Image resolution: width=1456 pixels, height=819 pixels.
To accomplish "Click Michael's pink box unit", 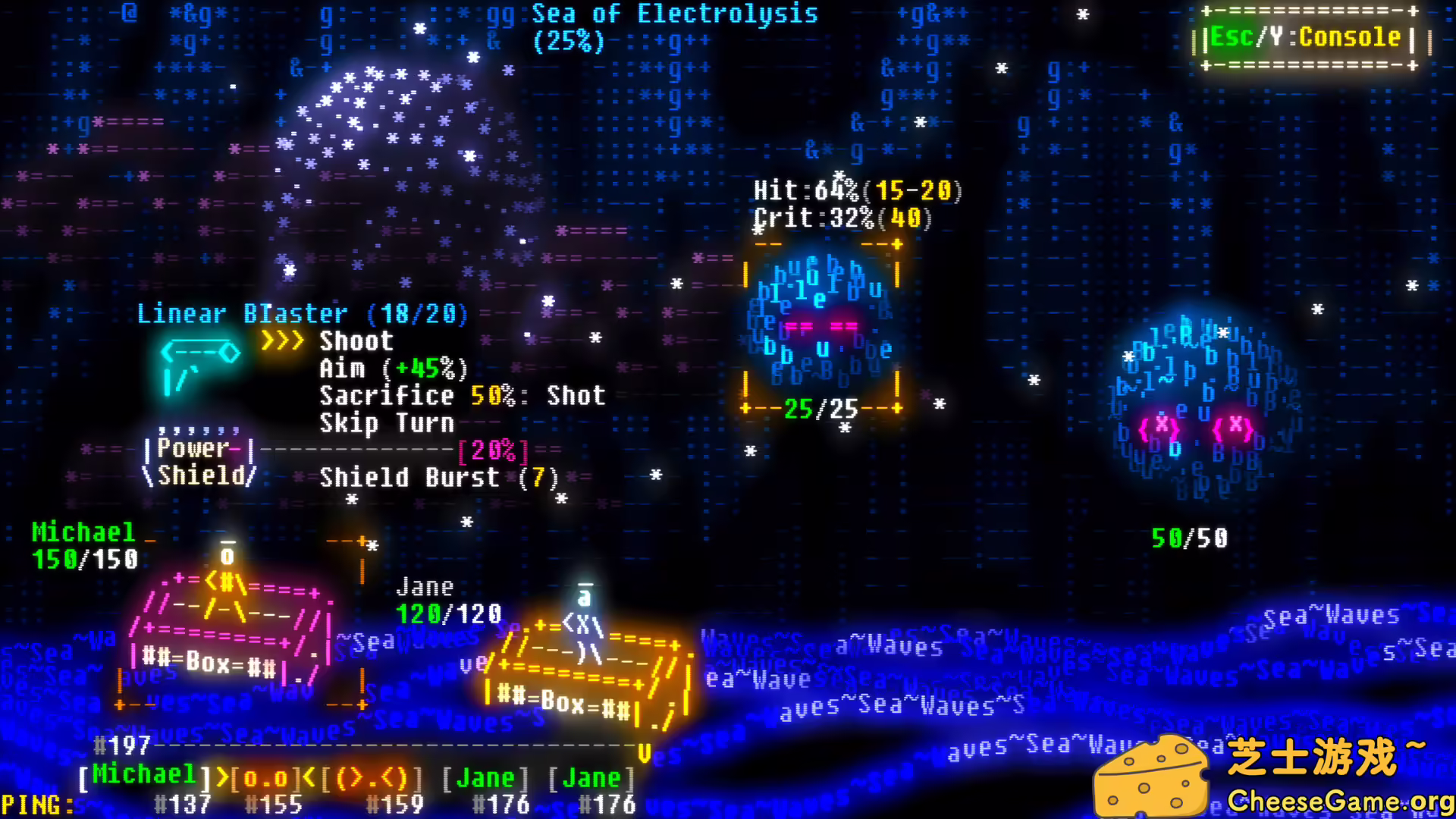I will click(x=227, y=637).
